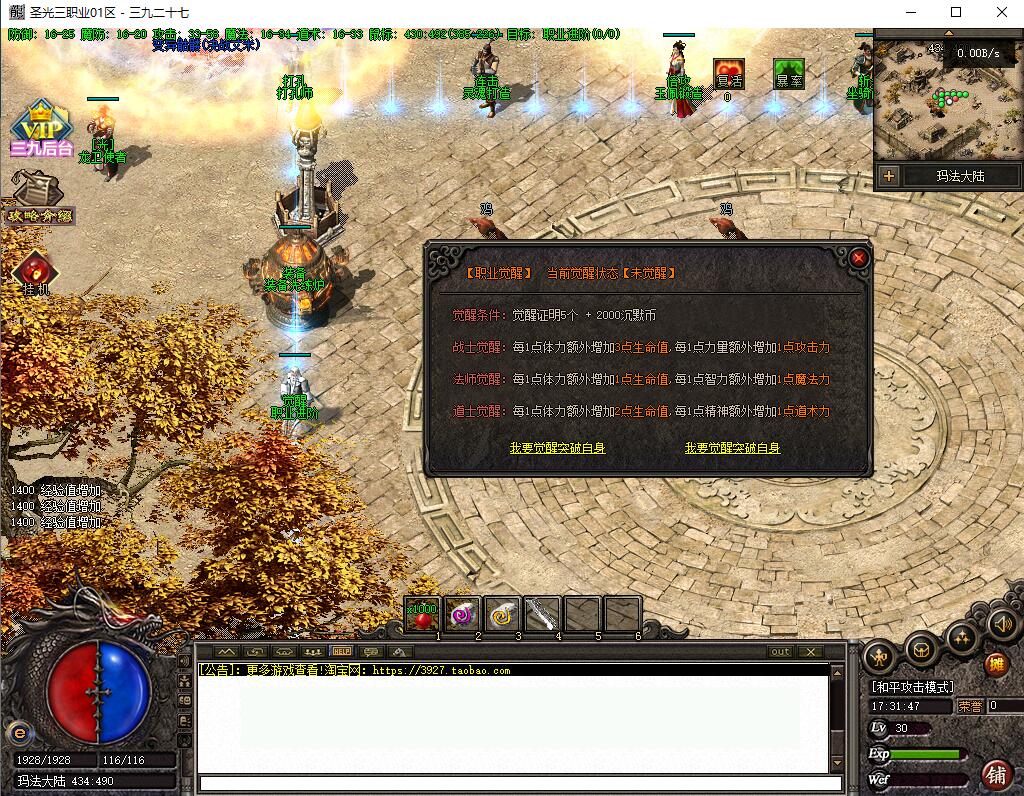
Task: Open the 铺 shop button
Action: (x=996, y=773)
